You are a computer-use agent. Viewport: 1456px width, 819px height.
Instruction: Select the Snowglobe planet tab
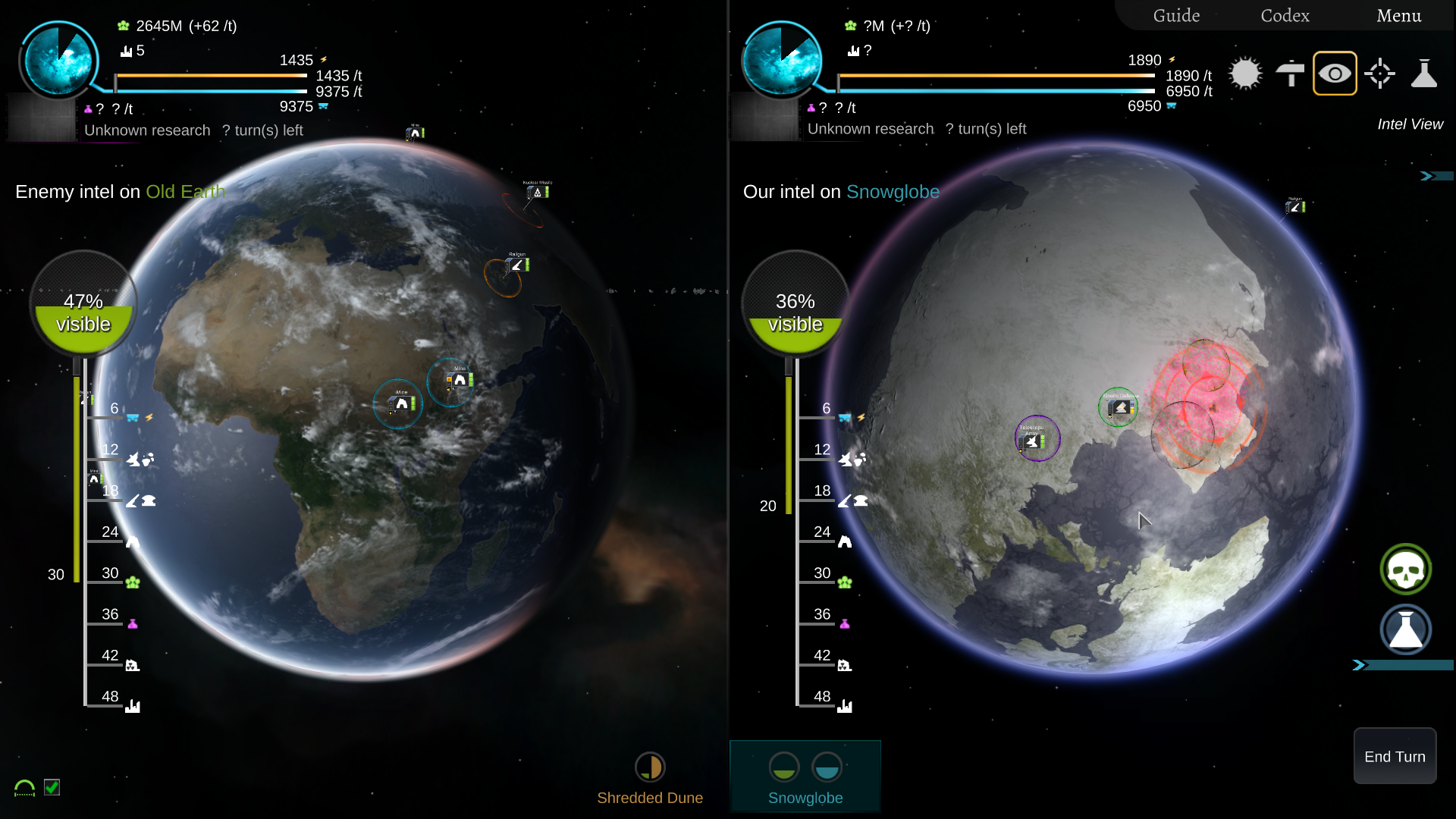(805, 777)
